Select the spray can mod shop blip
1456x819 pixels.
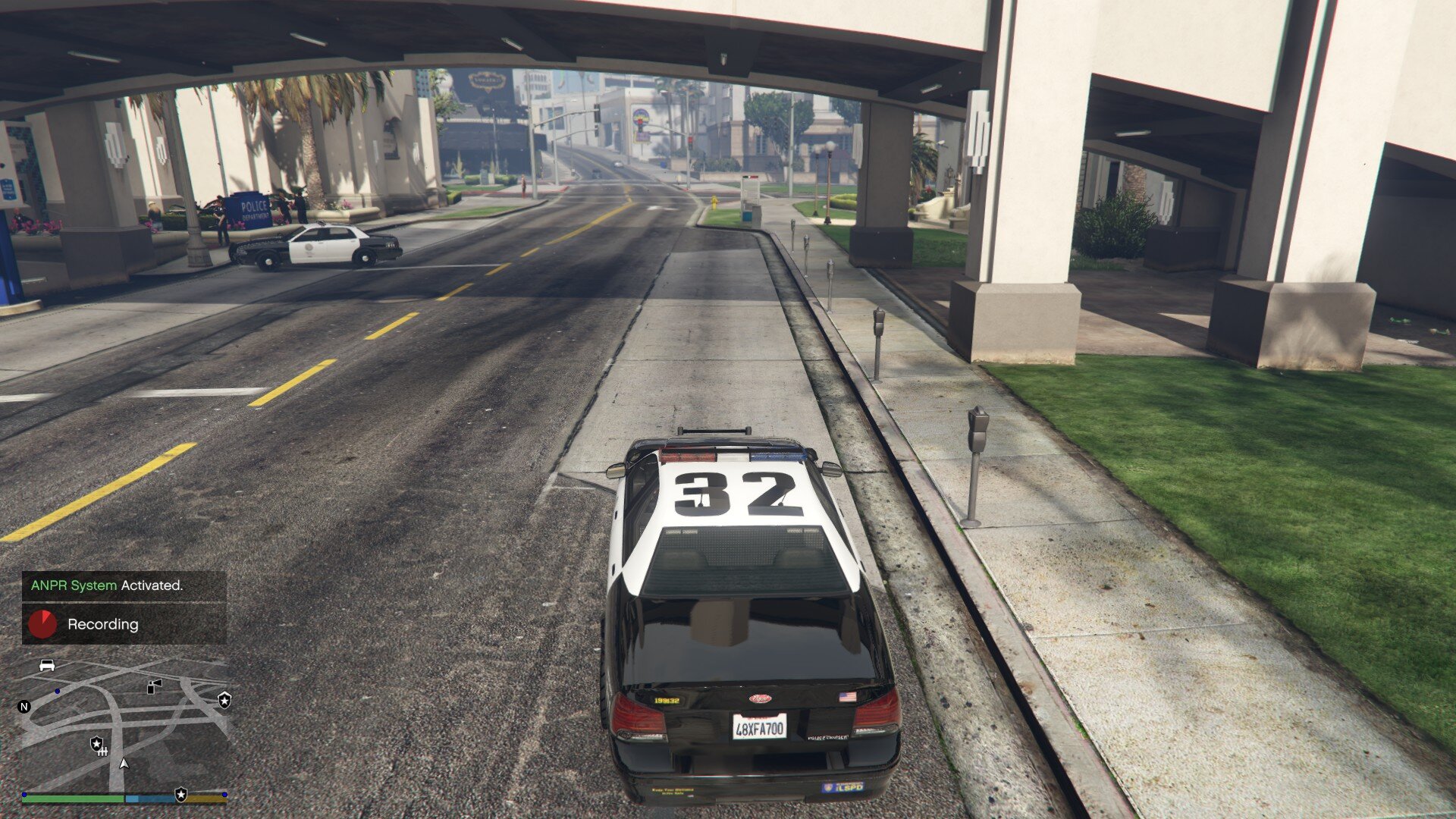(154, 686)
